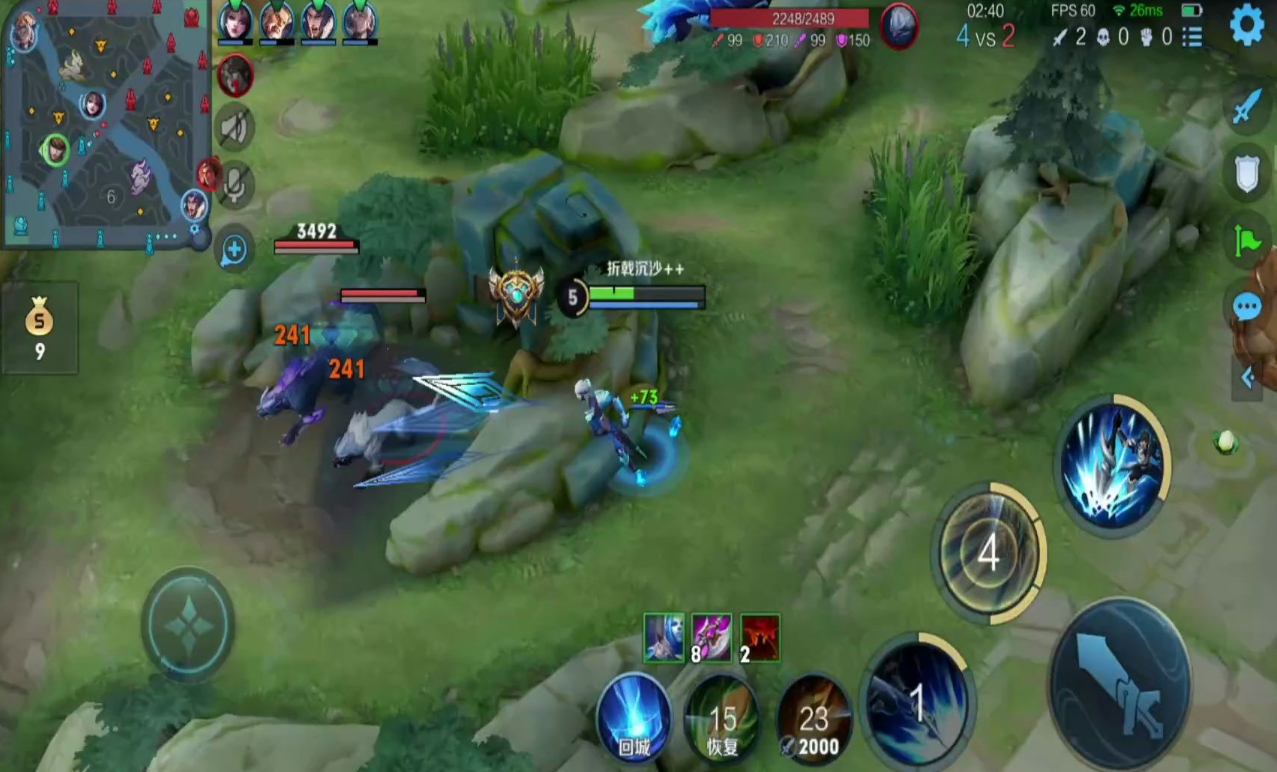This screenshot has width=1277, height=772.
Task: Click the magnifier plus icon below microphone
Action: click(234, 250)
